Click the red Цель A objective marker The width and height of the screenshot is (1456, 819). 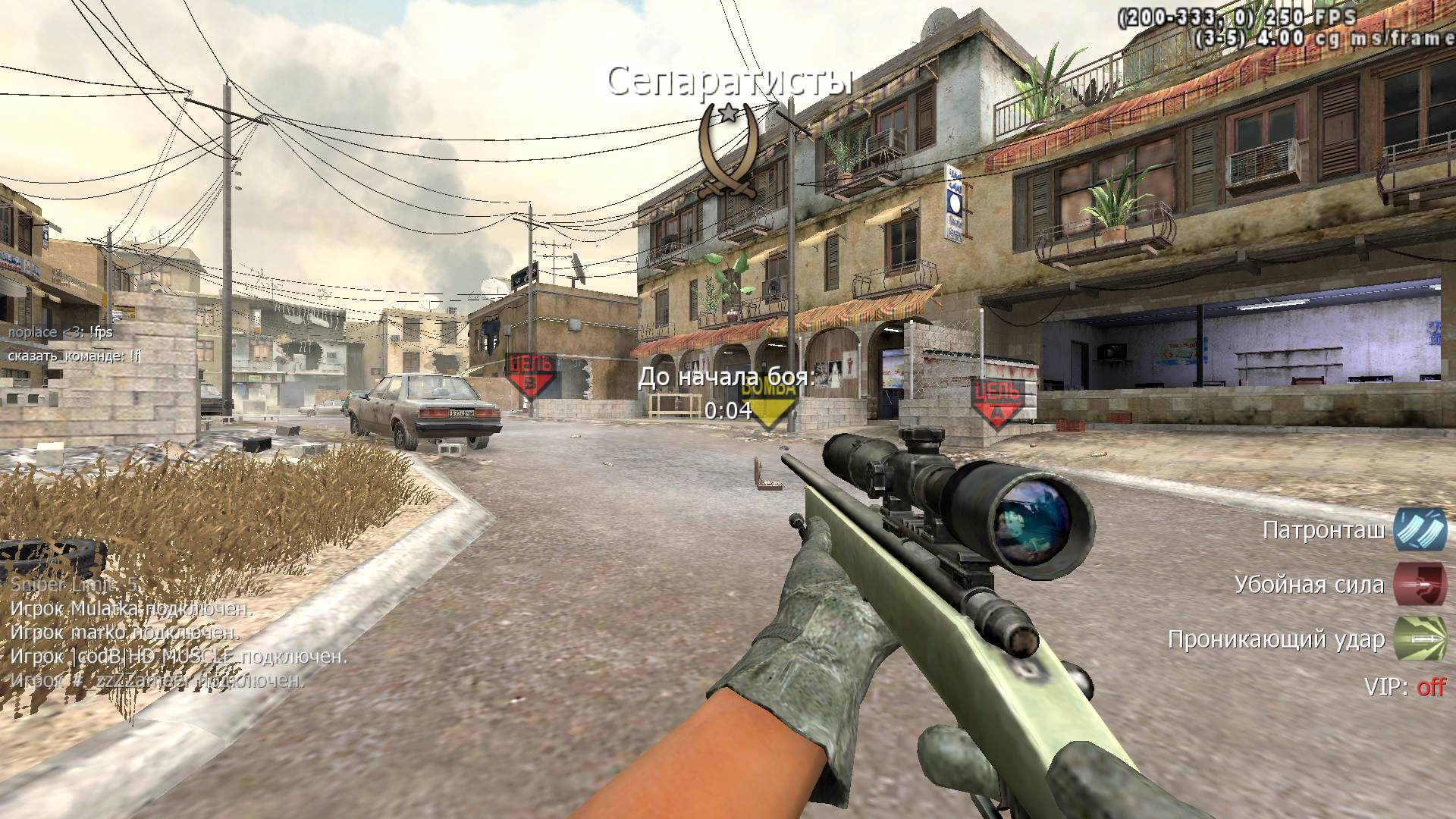[997, 400]
